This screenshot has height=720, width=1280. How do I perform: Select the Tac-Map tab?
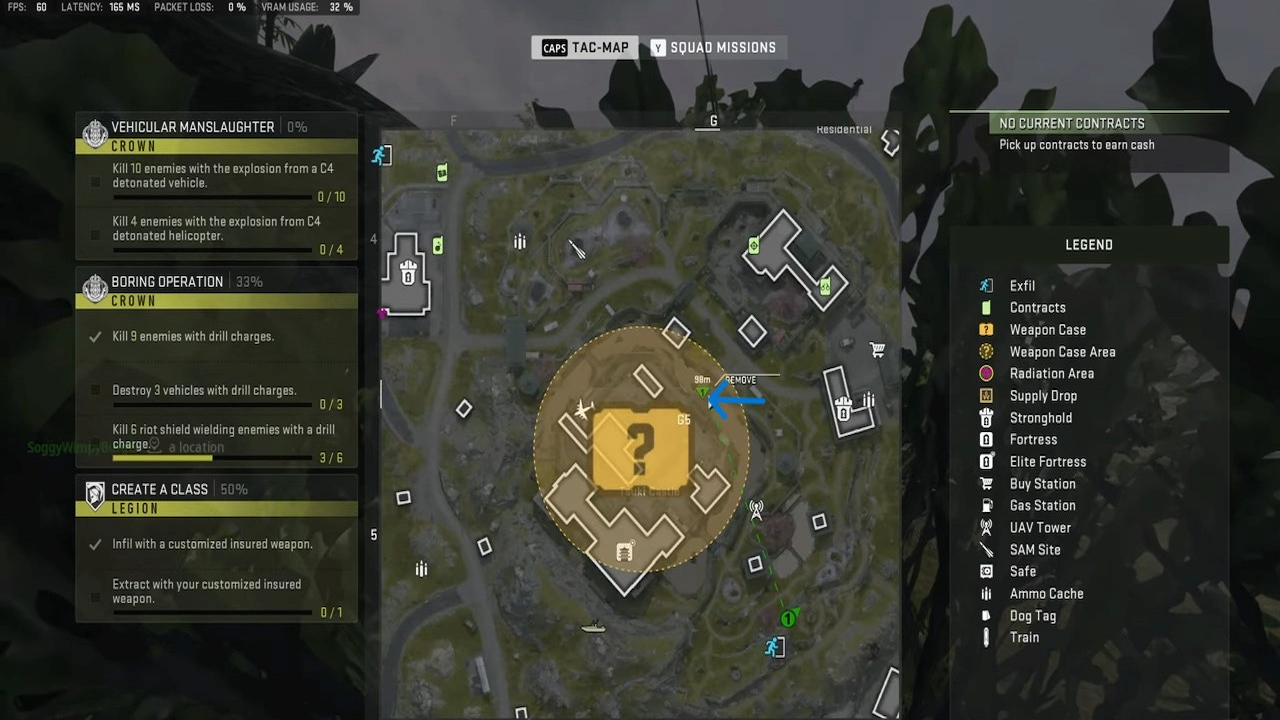click(585, 47)
